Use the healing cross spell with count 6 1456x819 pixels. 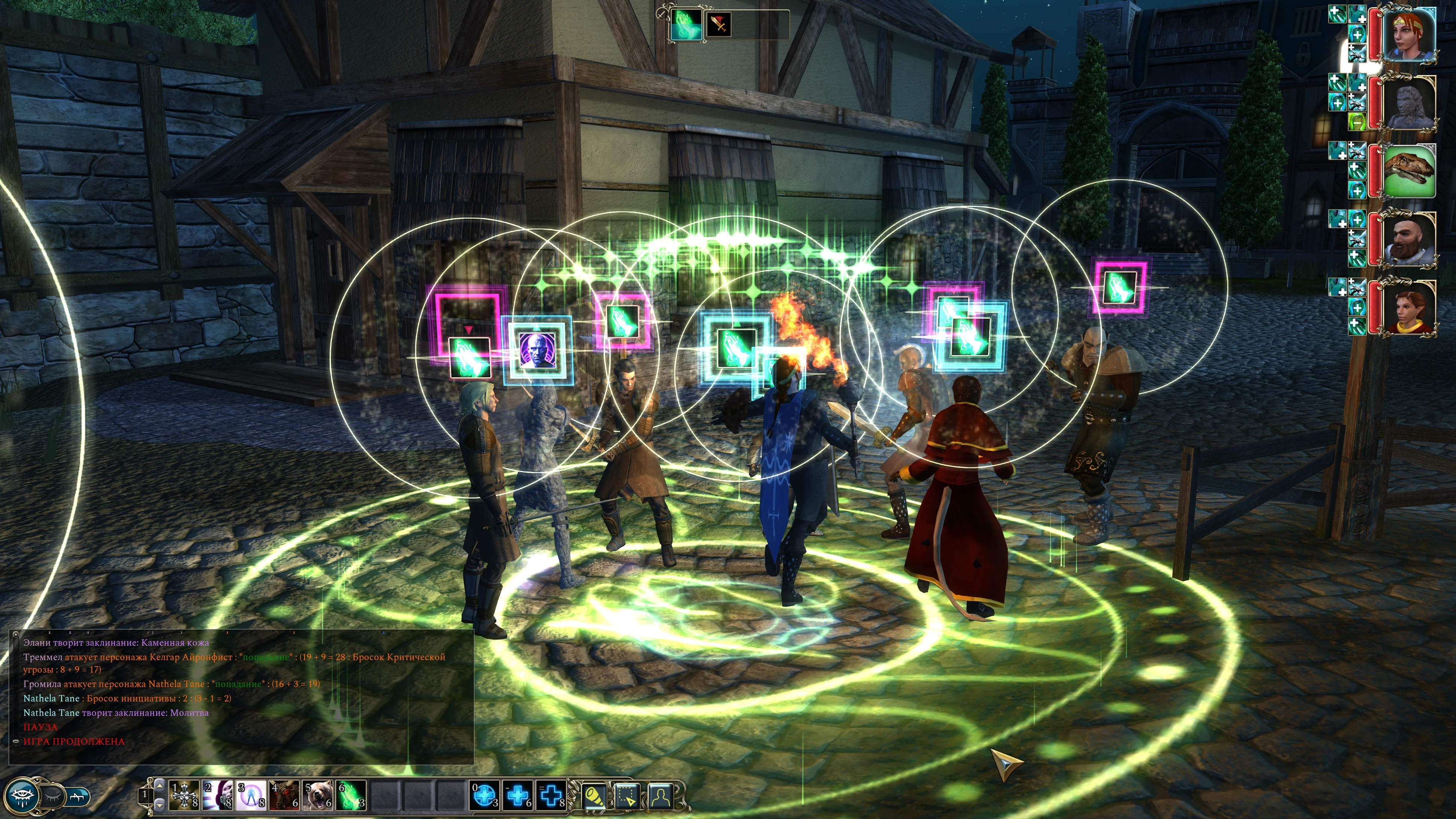click(518, 795)
